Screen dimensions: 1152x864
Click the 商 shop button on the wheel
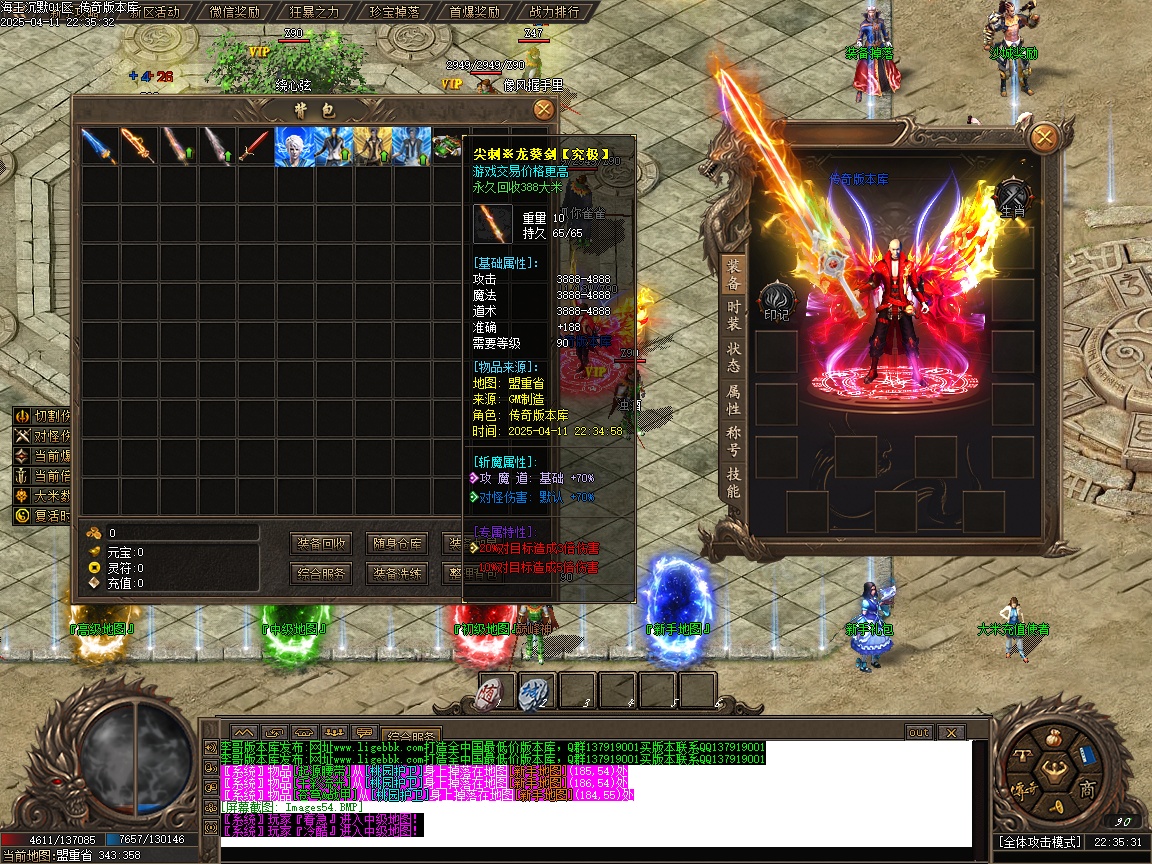tap(1087, 790)
